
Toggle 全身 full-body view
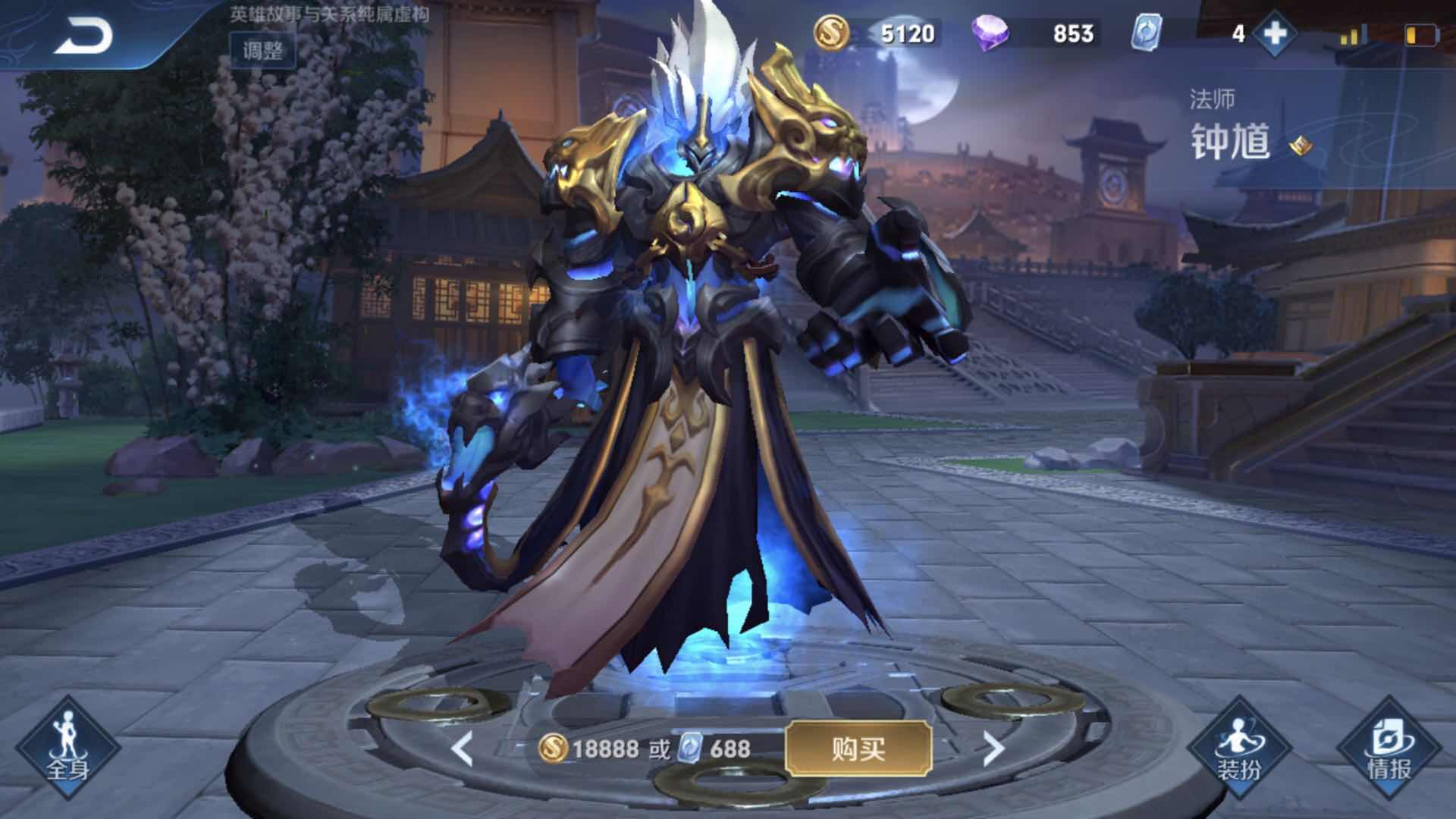point(67,748)
